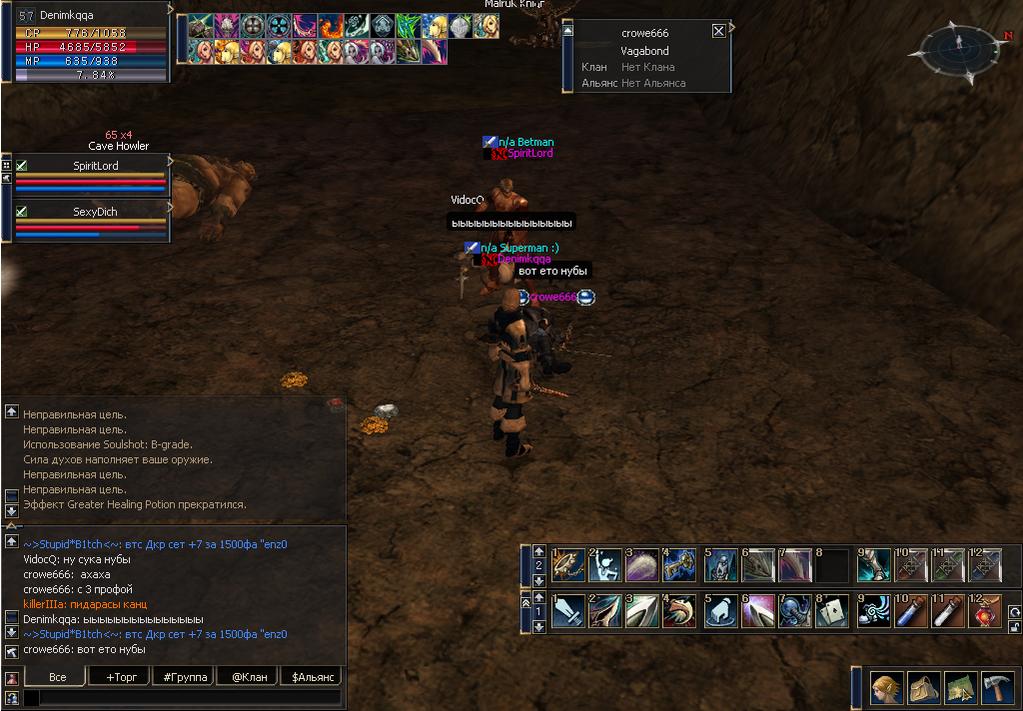This screenshot has width=1023, height=711.
Task: Open the inventory bag icon
Action: (x=923, y=688)
